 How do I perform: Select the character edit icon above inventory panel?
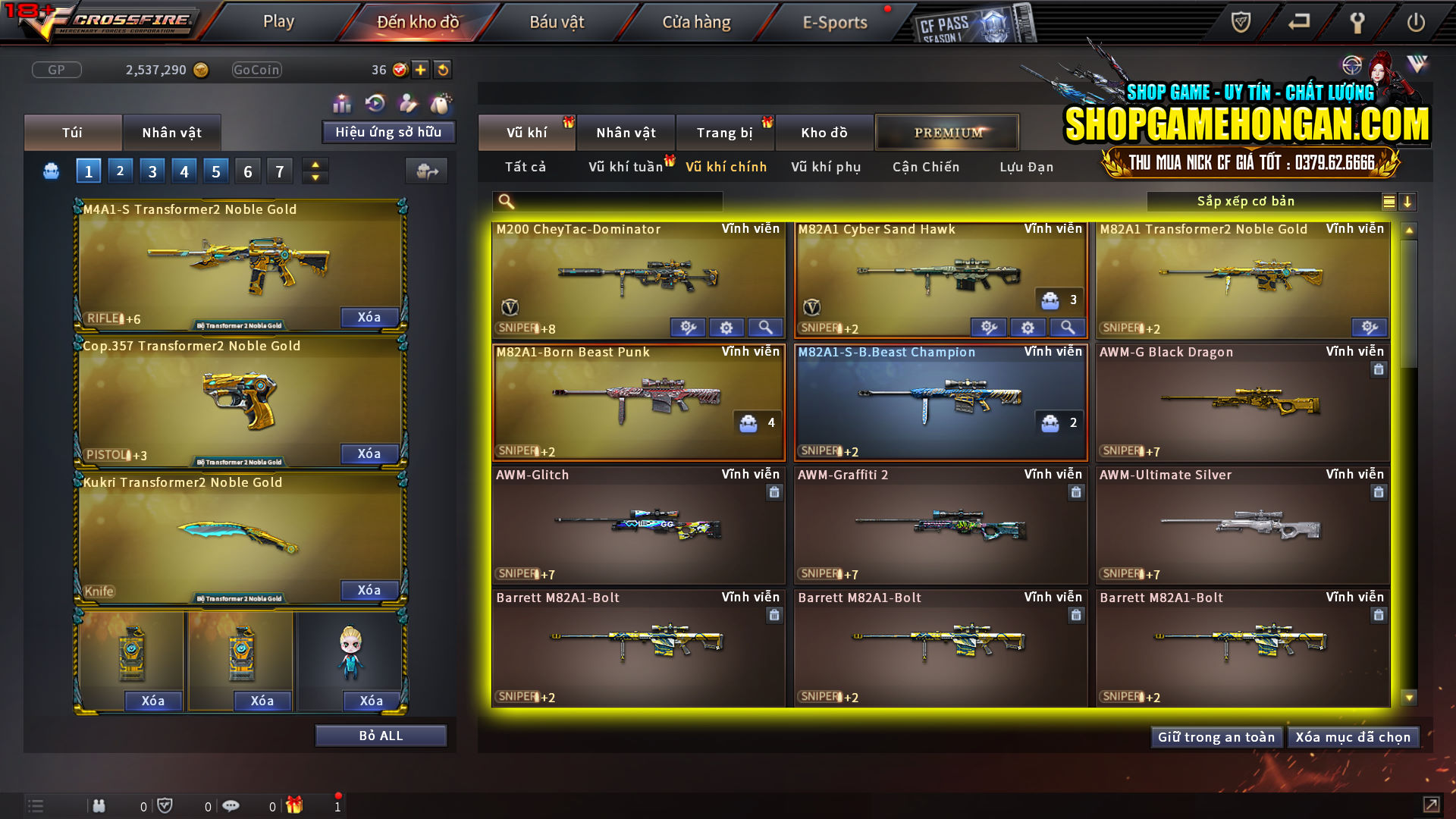(x=407, y=102)
